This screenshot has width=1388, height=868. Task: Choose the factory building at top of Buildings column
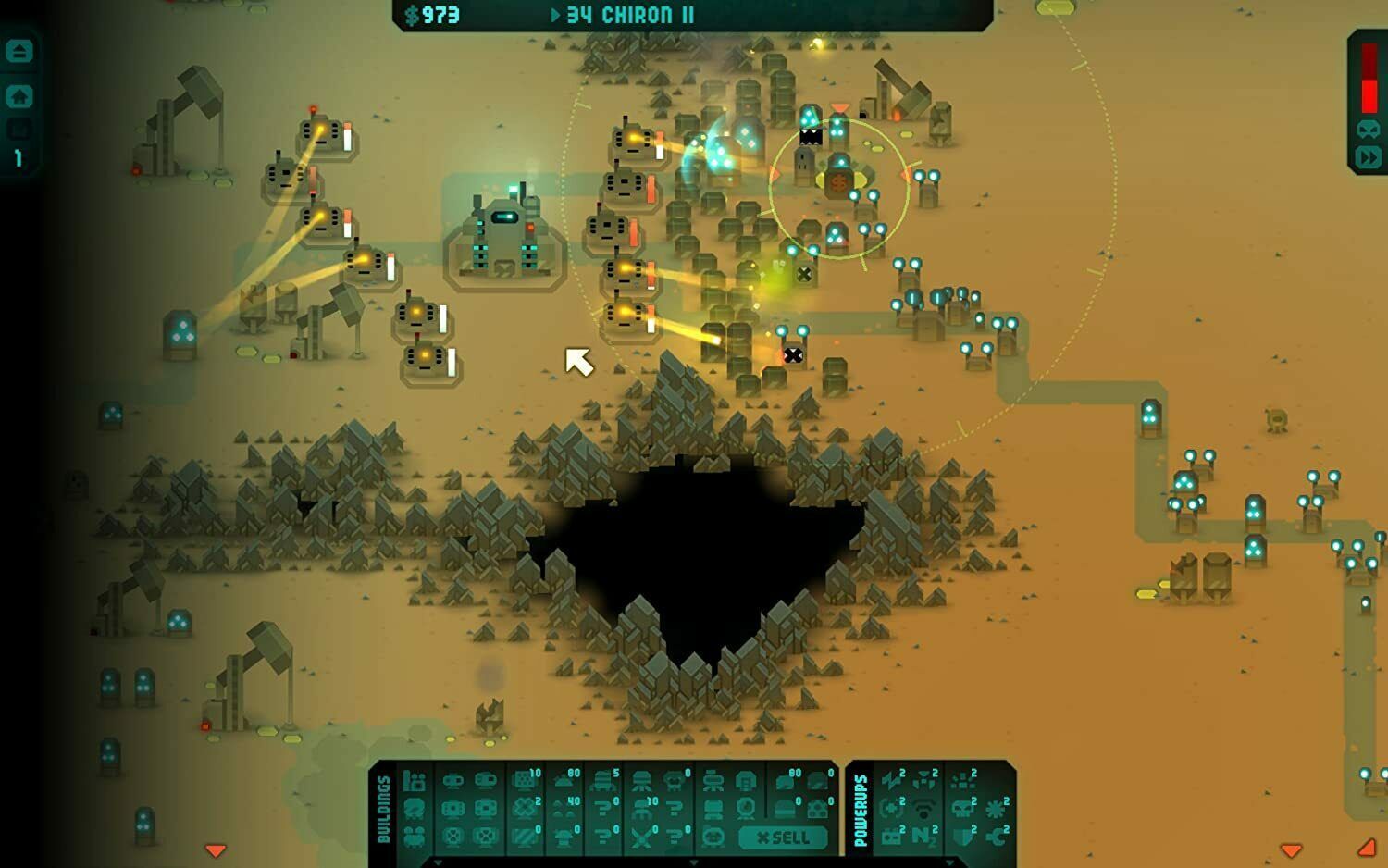pyautogui.click(x=415, y=781)
